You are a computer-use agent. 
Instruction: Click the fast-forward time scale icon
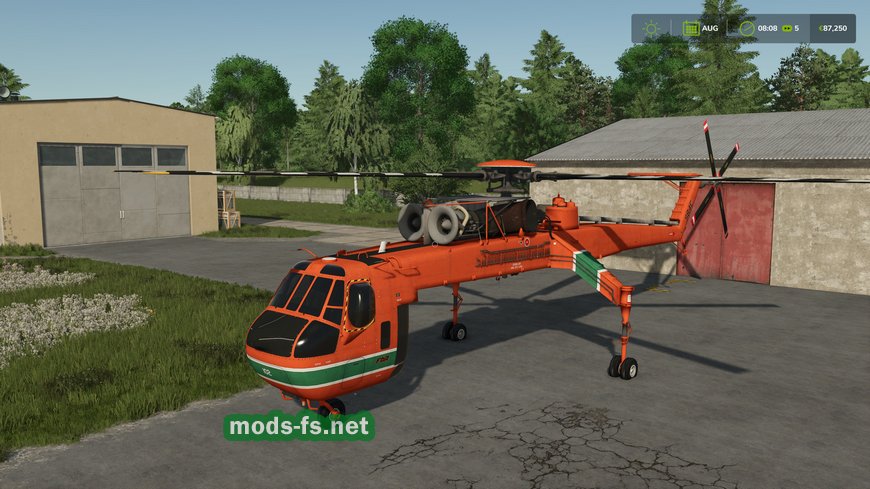pyautogui.click(x=786, y=28)
